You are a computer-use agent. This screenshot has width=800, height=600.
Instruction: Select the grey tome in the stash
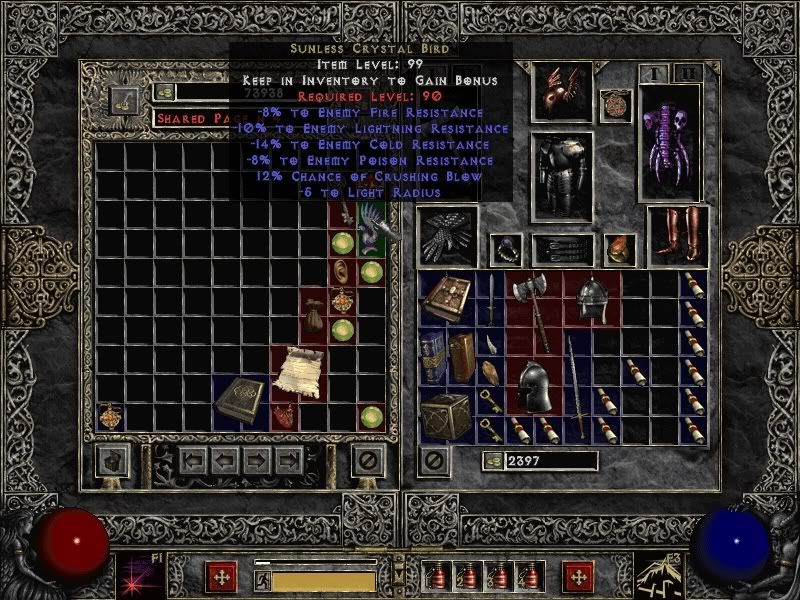[x=240, y=398]
